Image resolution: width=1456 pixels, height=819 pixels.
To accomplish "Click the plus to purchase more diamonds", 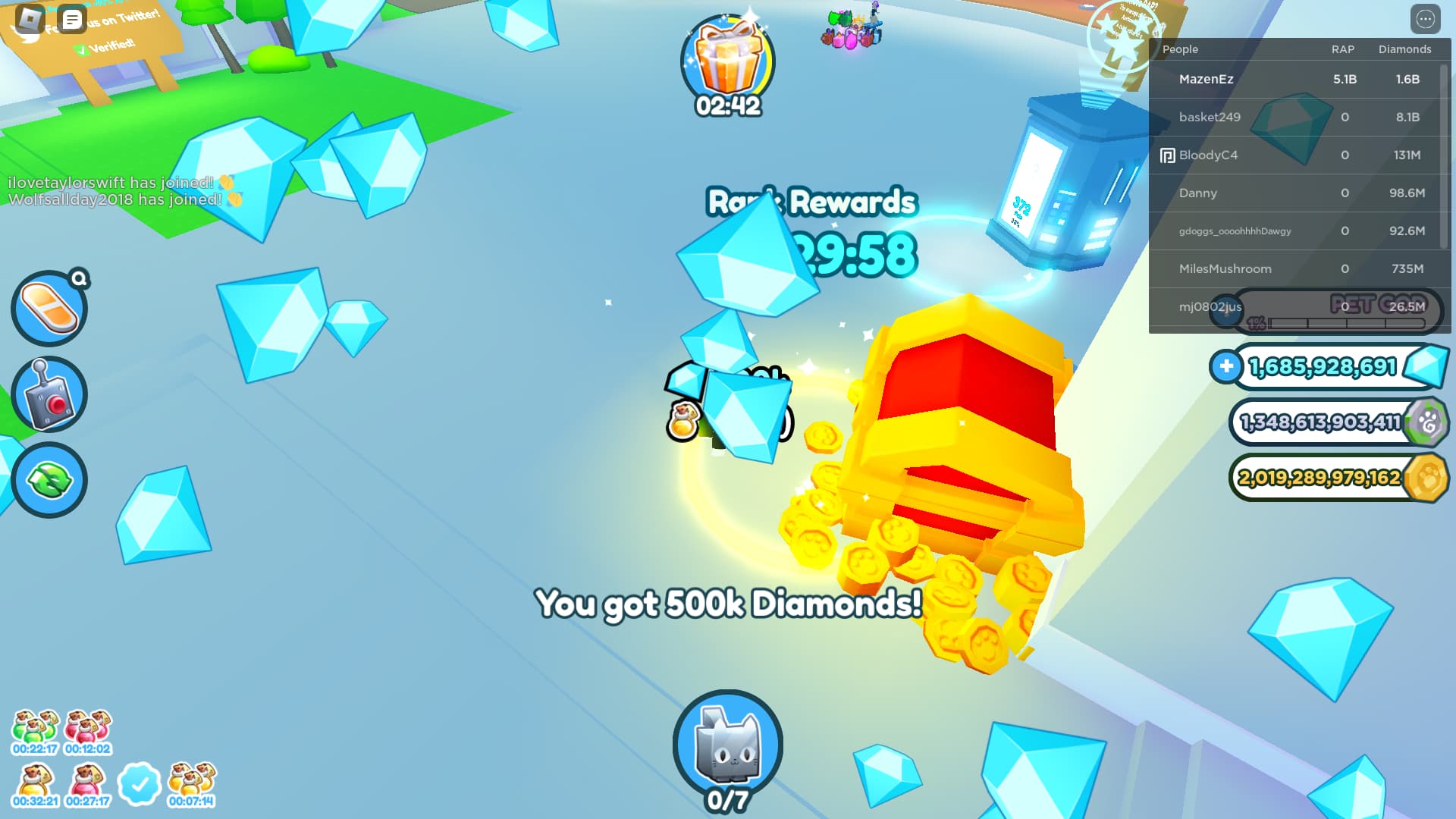I will point(1225,366).
